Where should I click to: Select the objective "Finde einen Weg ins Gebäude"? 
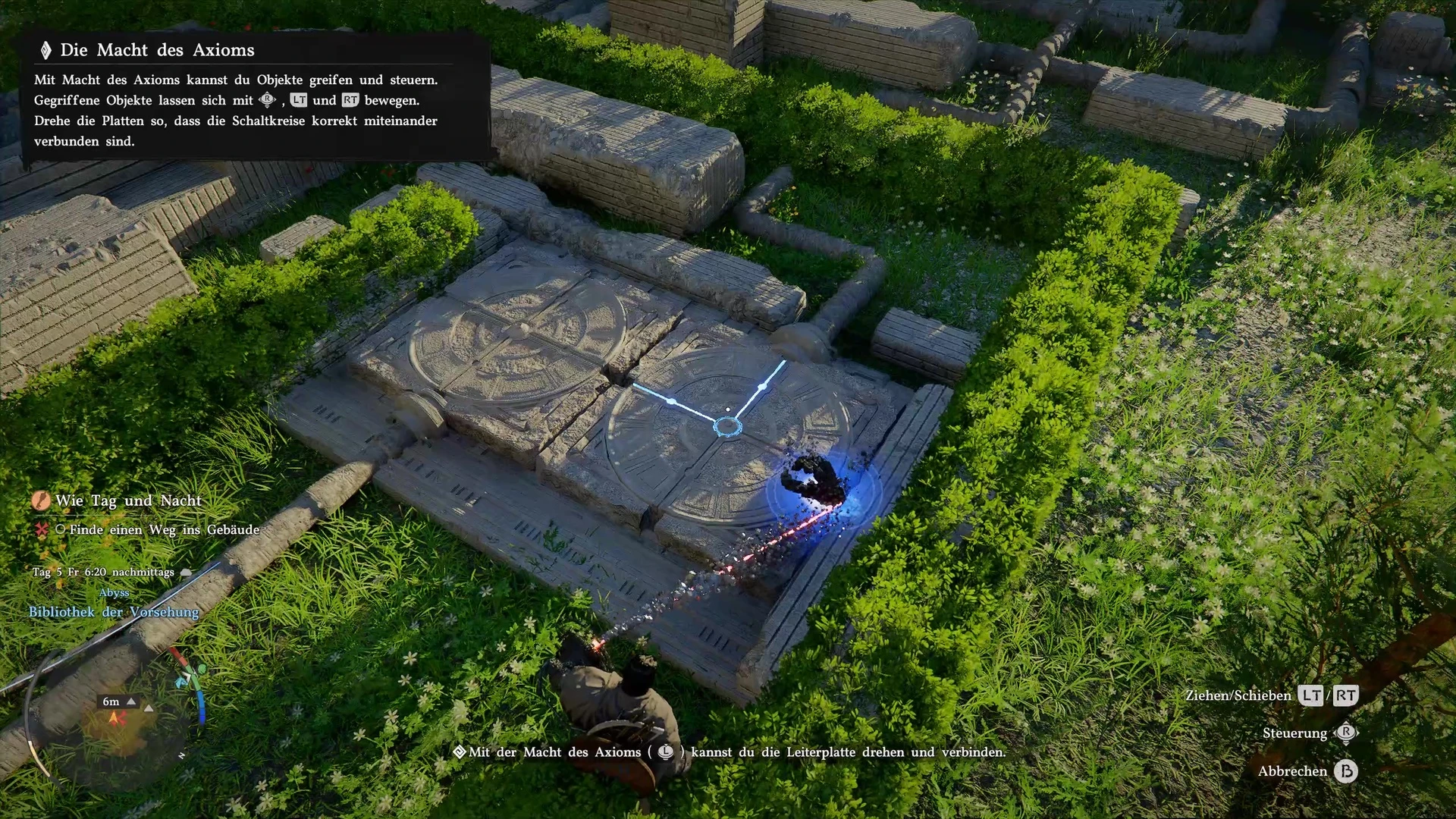coord(164,530)
